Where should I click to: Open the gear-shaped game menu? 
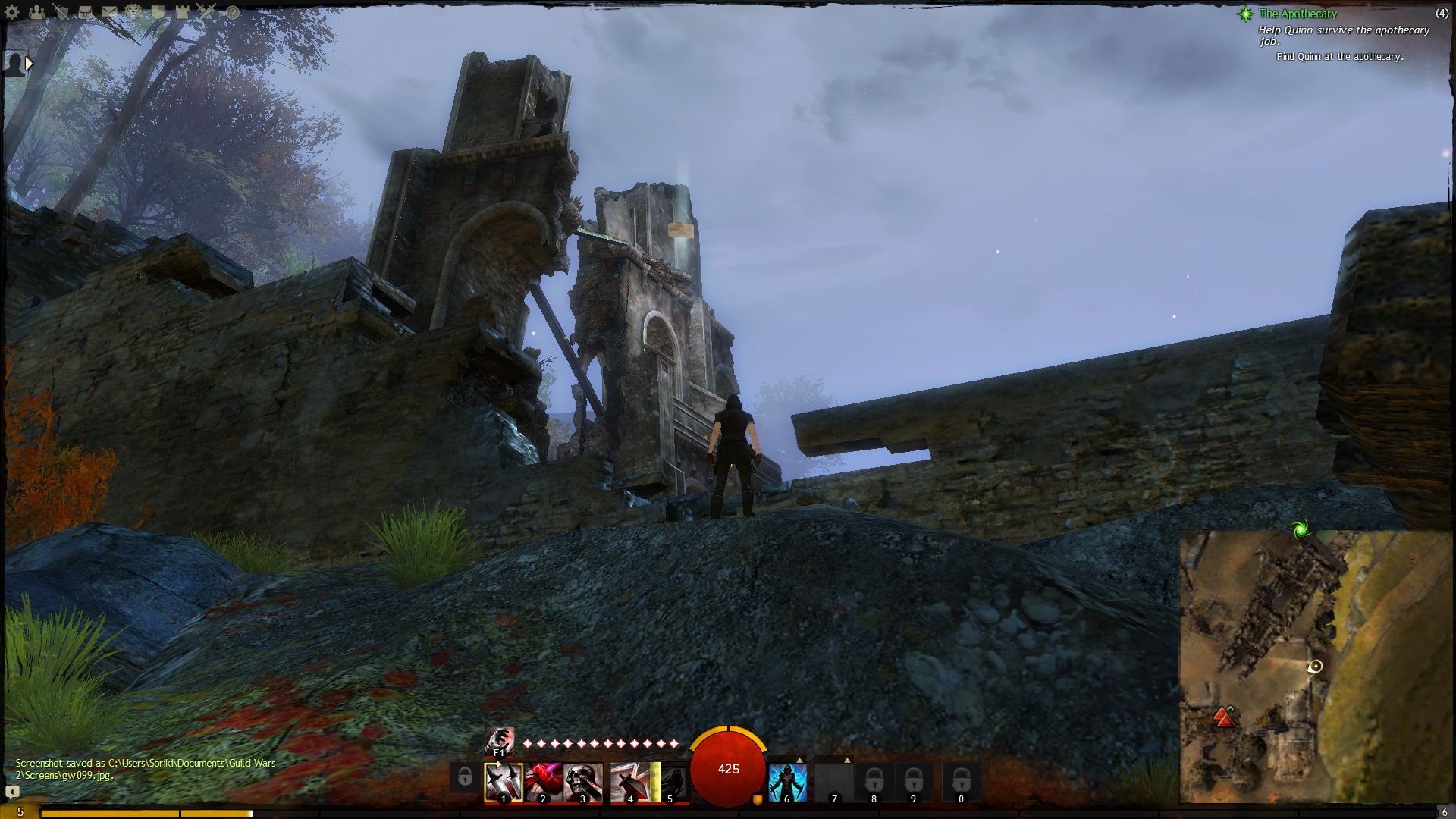coord(12,12)
